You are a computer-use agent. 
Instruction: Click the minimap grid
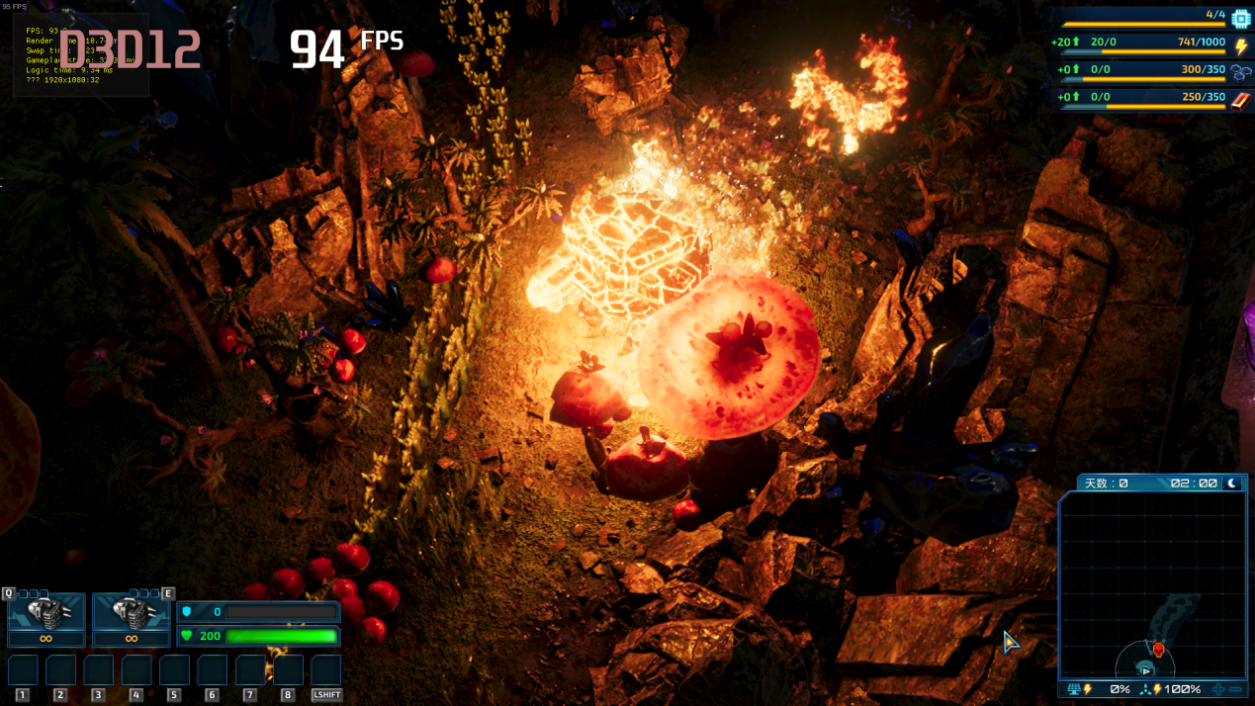coord(1150,570)
